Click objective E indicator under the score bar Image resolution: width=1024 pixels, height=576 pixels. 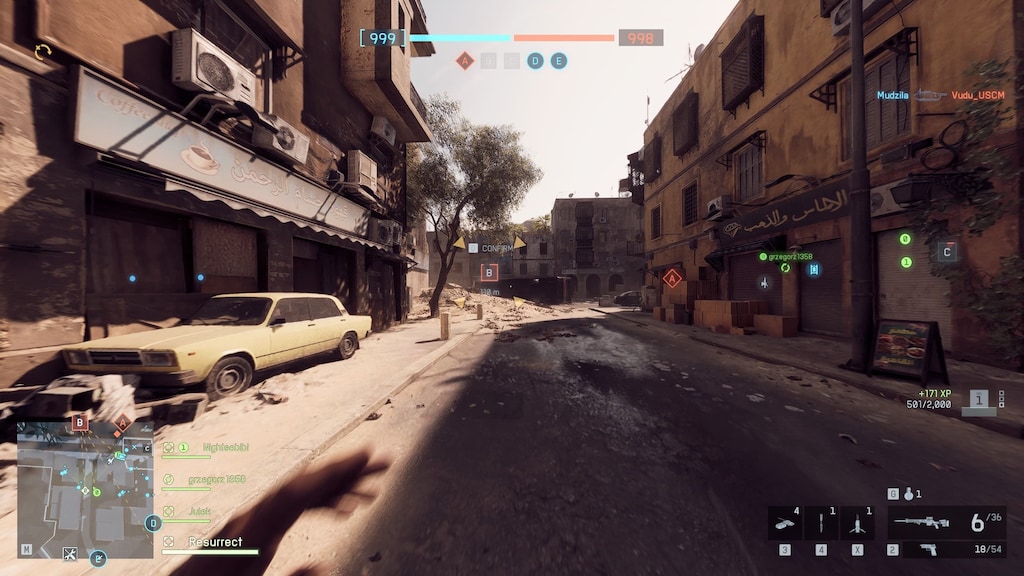[x=559, y=61]
